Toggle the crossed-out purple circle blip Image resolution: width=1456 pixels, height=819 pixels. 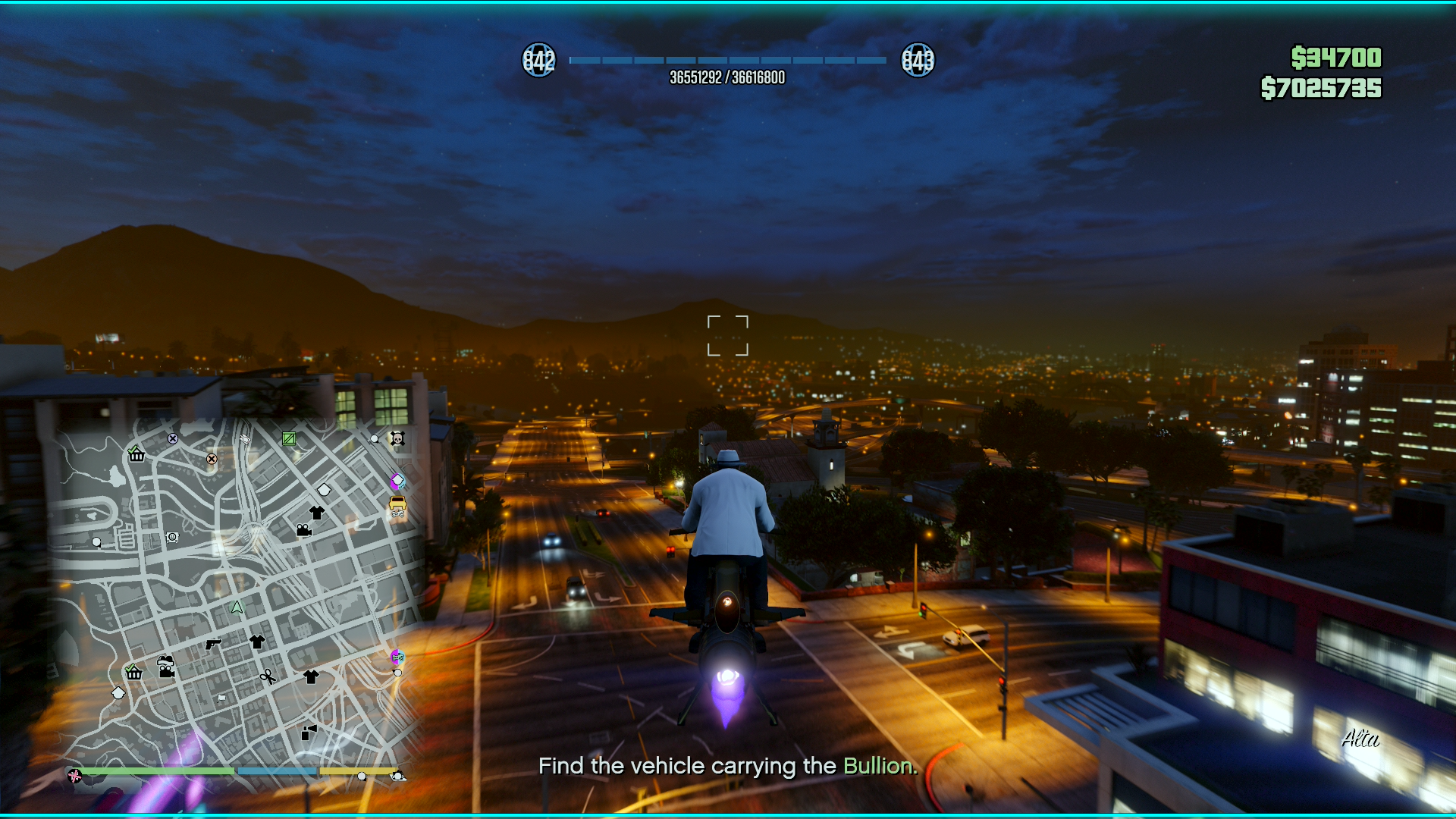pos(172,439)
